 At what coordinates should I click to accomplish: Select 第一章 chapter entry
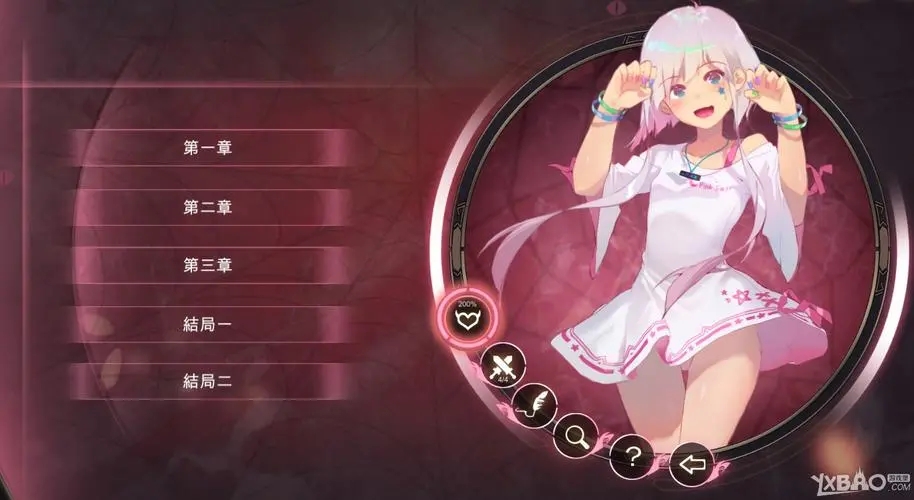[208, 148]
